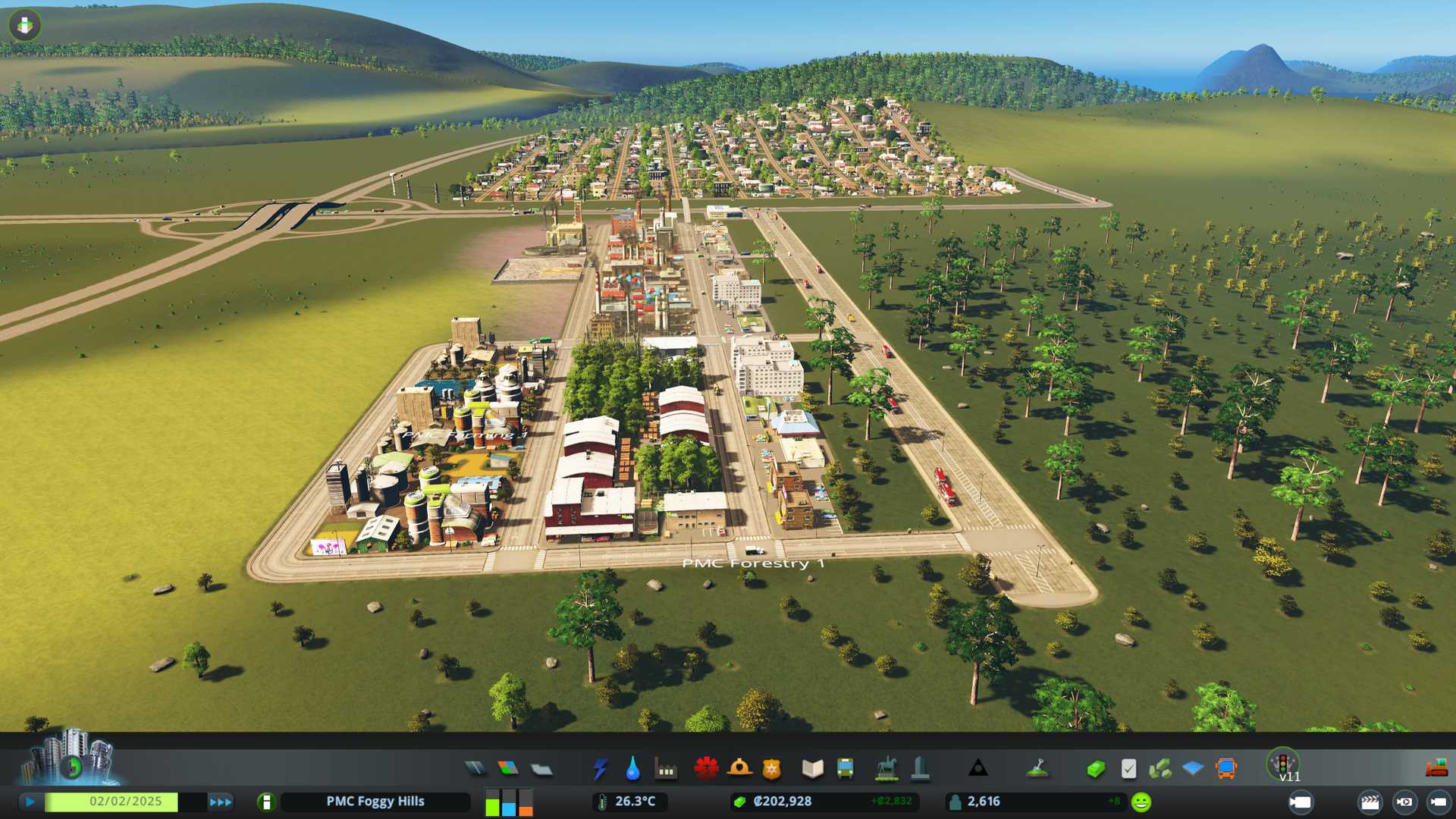This screenshot has width=1456, height=819.
Task: Activate the Bulldozer tool
Action: coord(1436,767)
